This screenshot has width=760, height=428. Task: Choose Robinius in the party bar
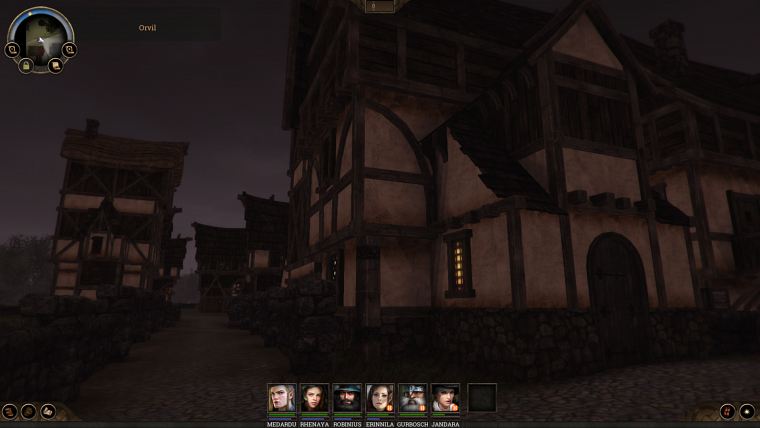point(347,398)
